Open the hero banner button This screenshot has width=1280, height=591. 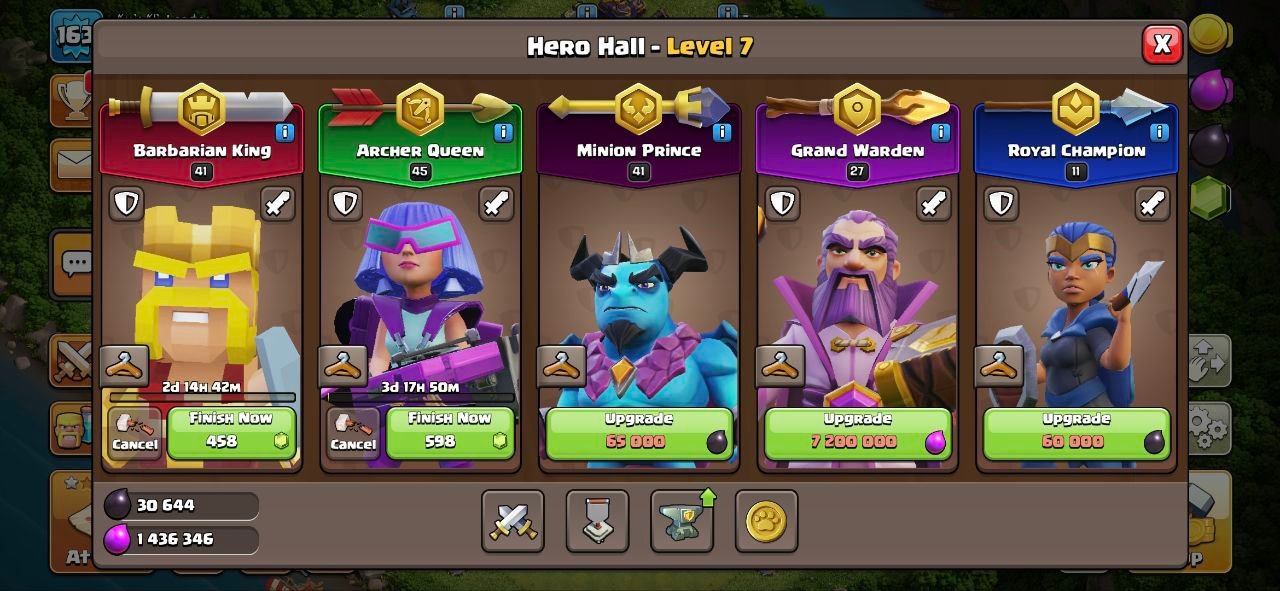[x=597, y=521]
